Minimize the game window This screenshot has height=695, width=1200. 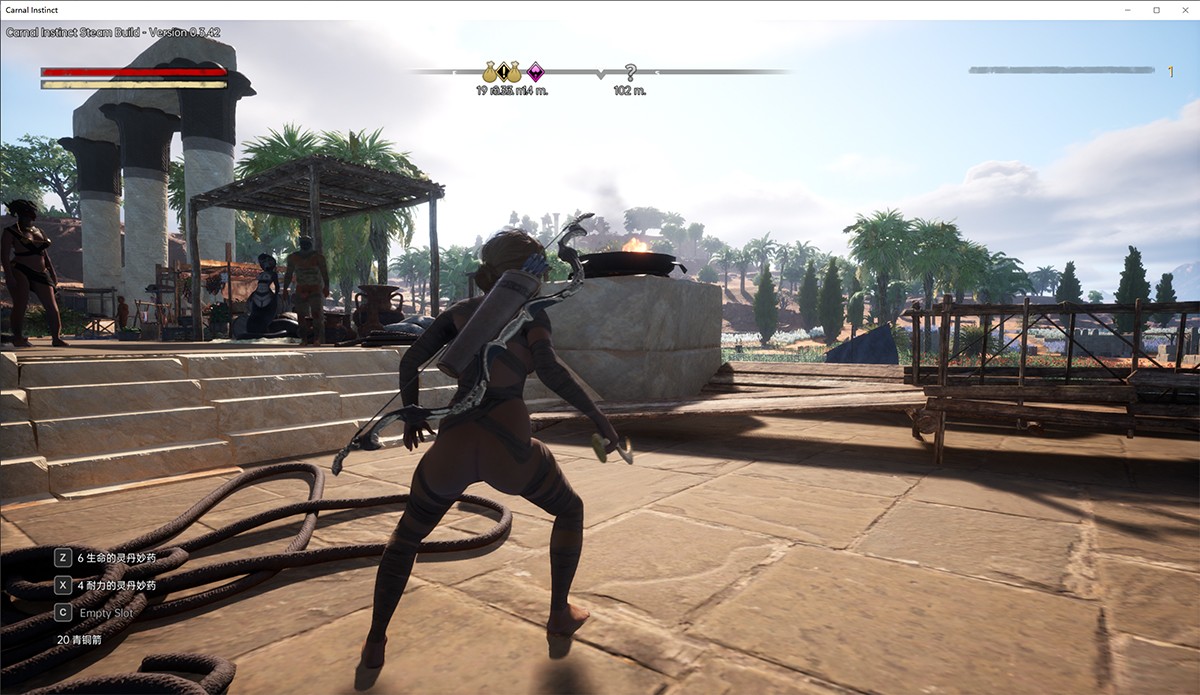pyautogui.click(x=1128, y=9)
